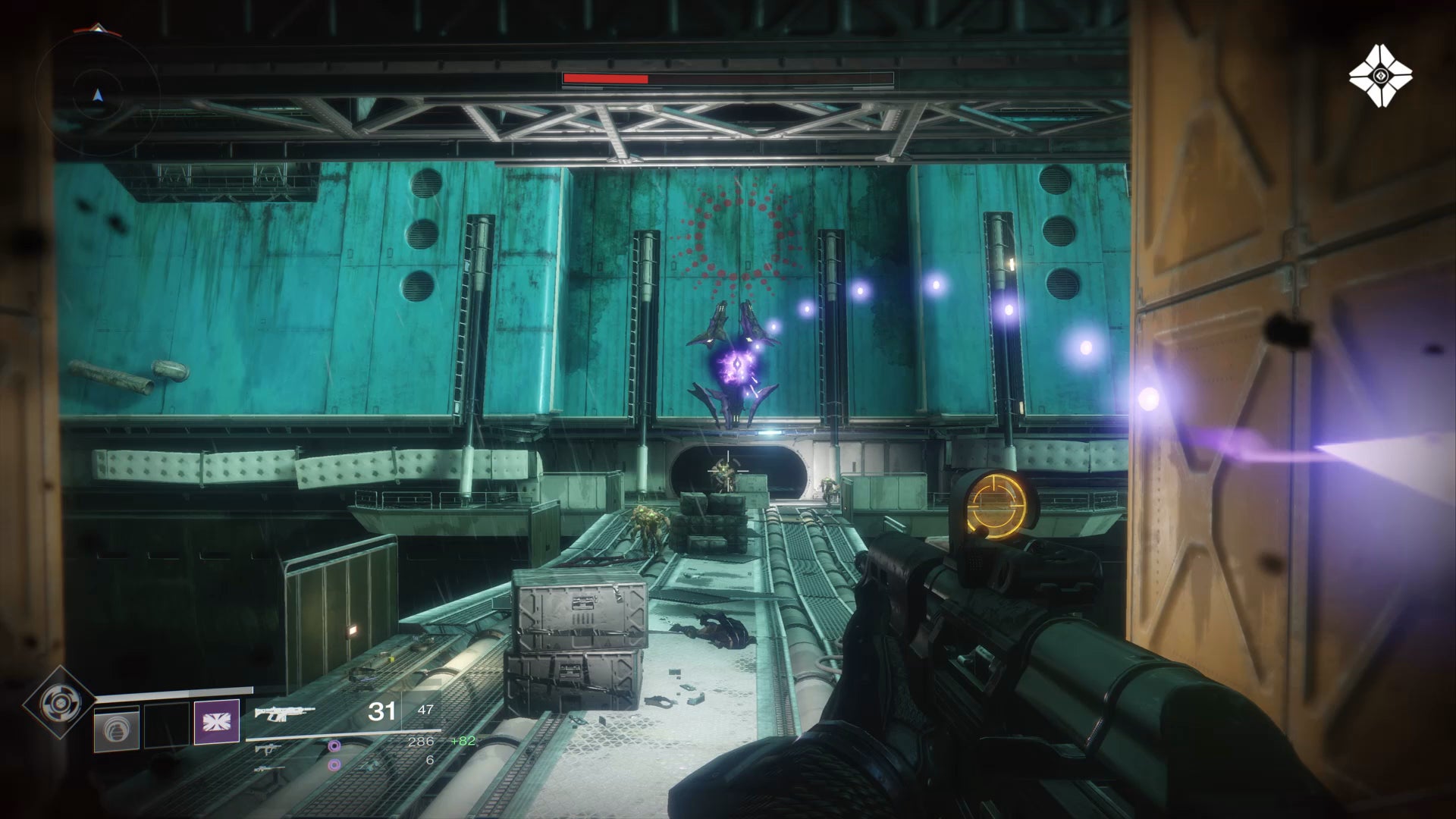
Task: Trigger the purple class ability icon
Action: (217, 721)
